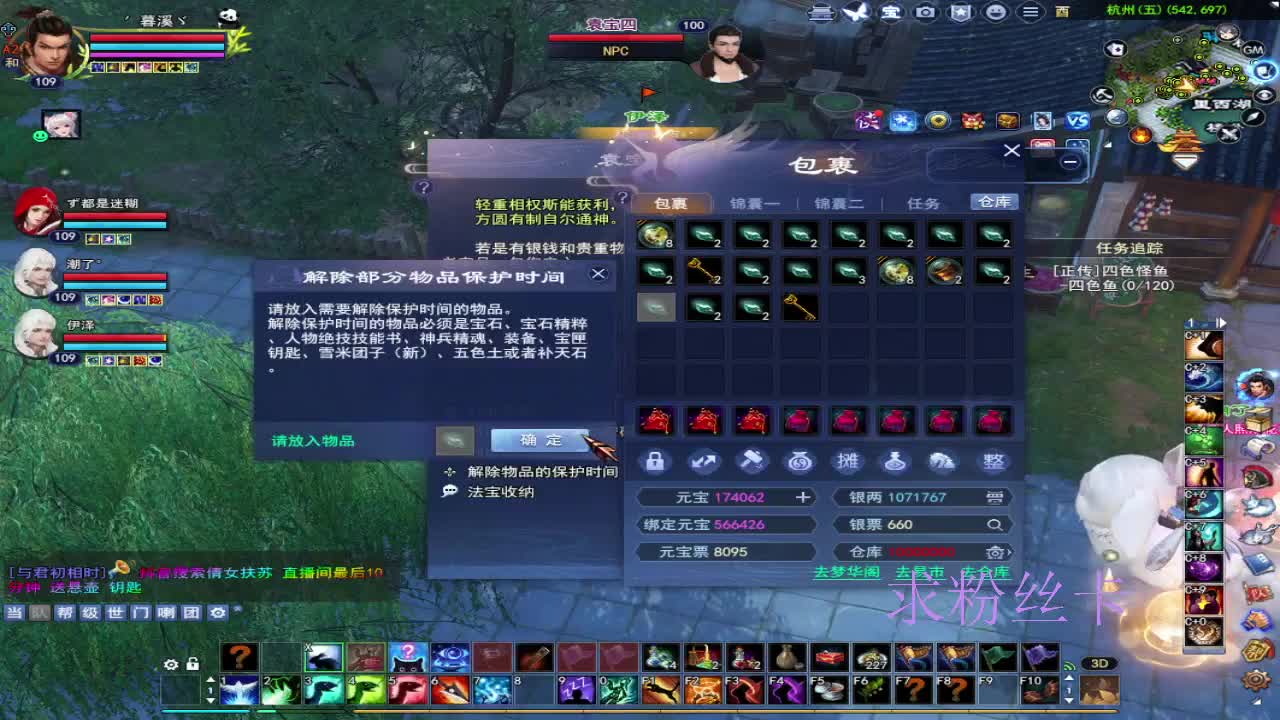Viewport: 1280px width, 720px height.
Task: Select the money pouch icon in bag toolbar
Action: [800, 461]
